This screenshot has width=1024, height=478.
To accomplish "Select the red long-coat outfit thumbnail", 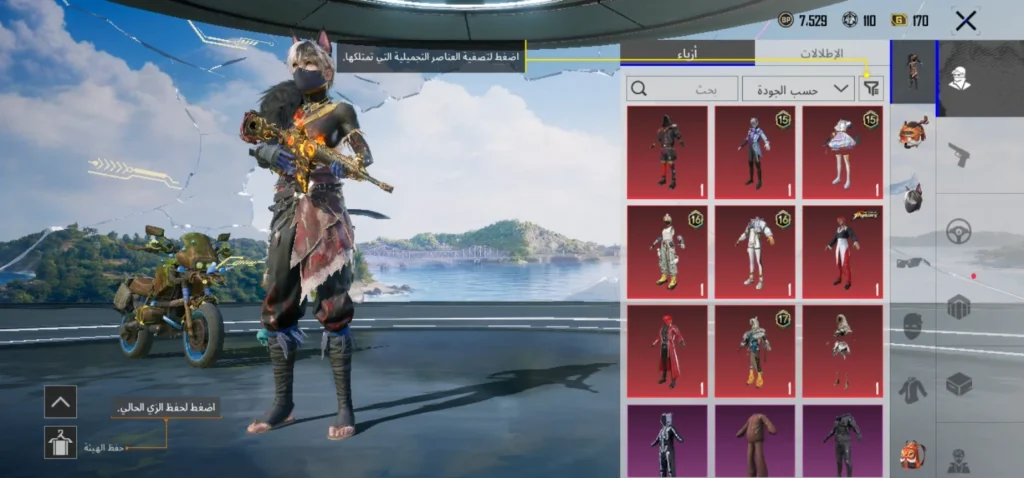I will point(667,351).
